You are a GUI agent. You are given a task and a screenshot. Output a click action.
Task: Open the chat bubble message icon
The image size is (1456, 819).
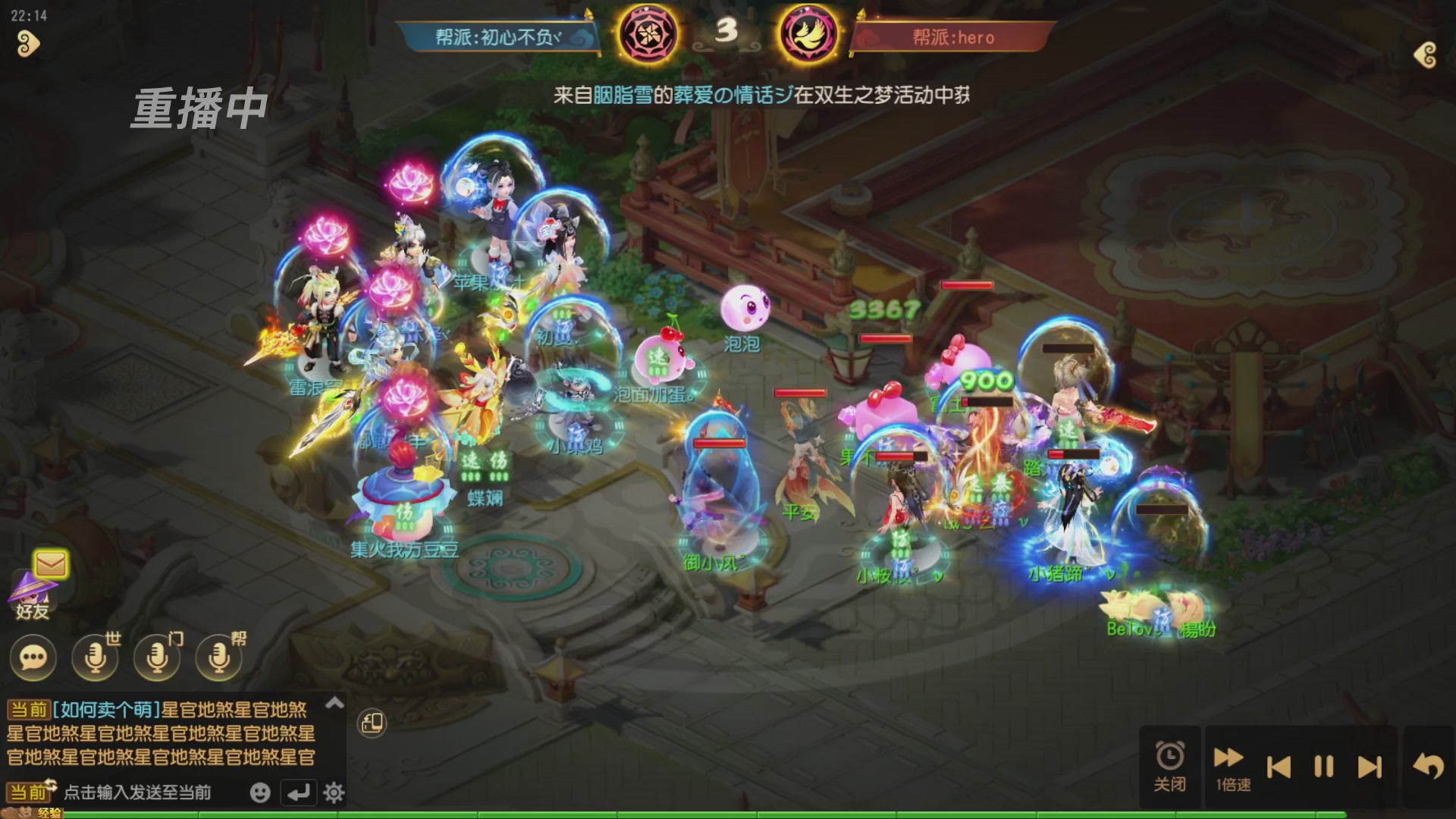[32, 657]
